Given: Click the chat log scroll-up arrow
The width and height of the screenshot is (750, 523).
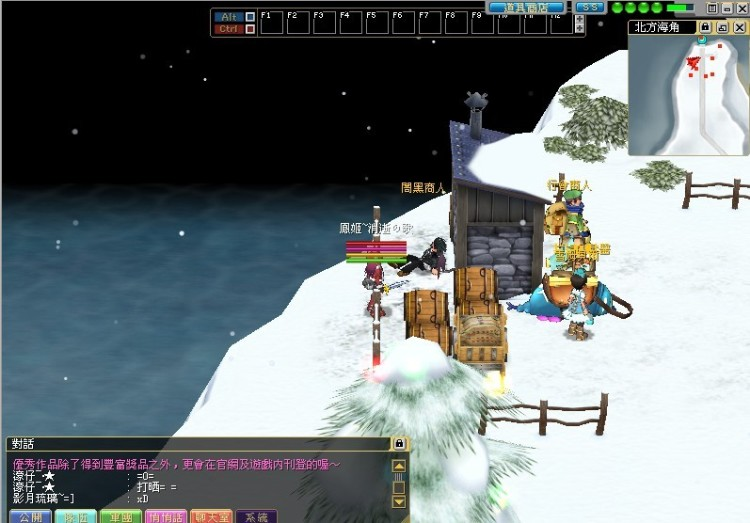Looking at the screenshot, I should (x=399, y=466).
